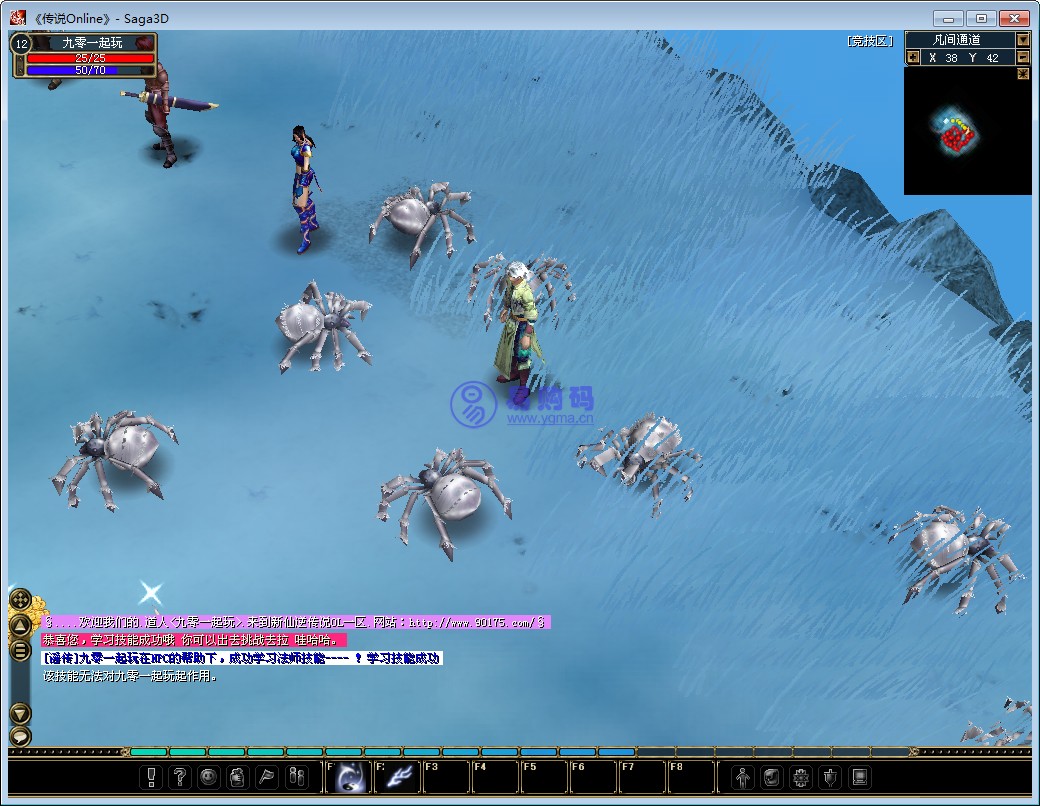1040x806 pixels.
Task: Zoom out the minimap with minus button
Action: (1023, 58)
